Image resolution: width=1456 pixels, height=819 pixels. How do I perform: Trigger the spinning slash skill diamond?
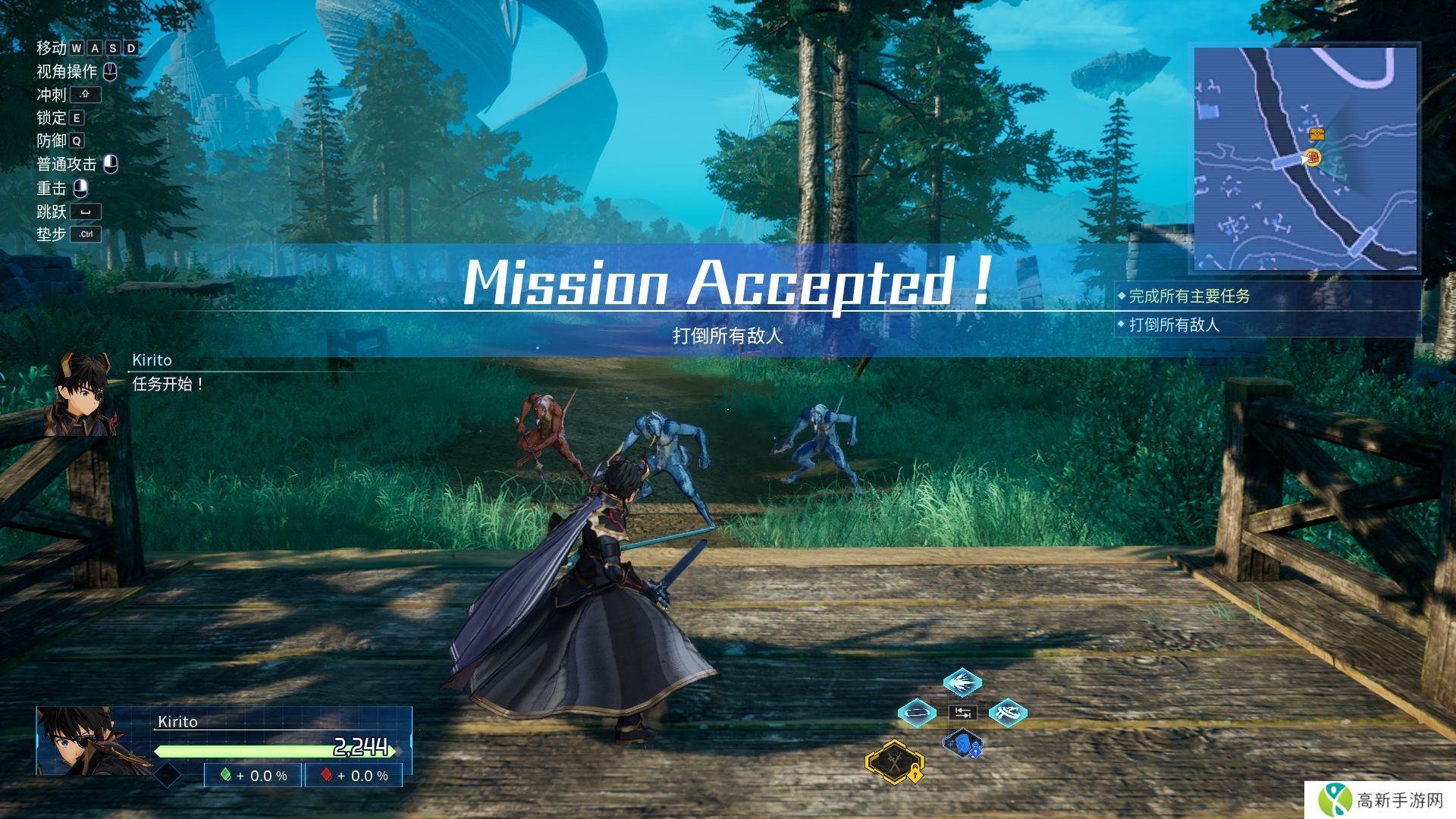click(x=1008, y=713)
